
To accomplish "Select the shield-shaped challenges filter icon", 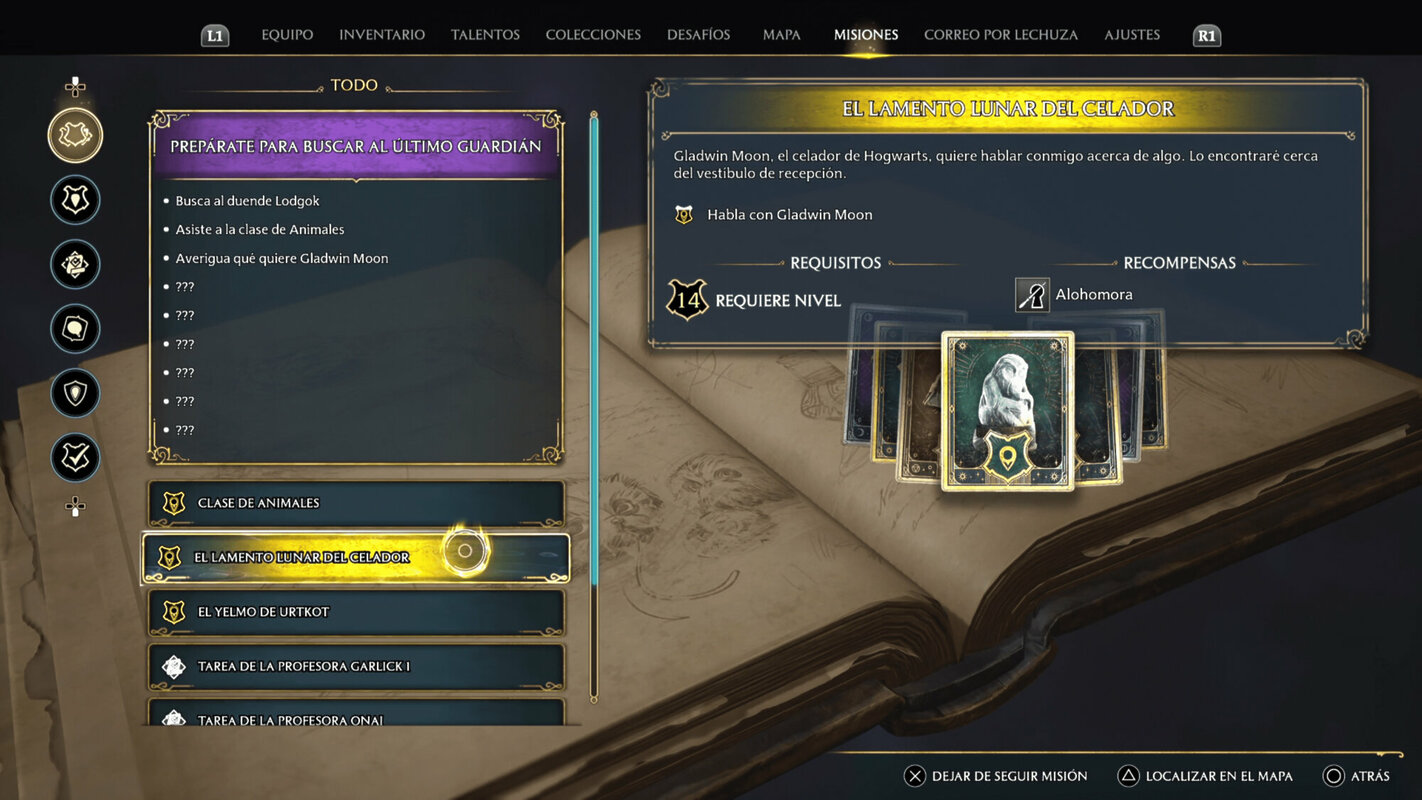I will pyautogui.click(x=75, y=392).
